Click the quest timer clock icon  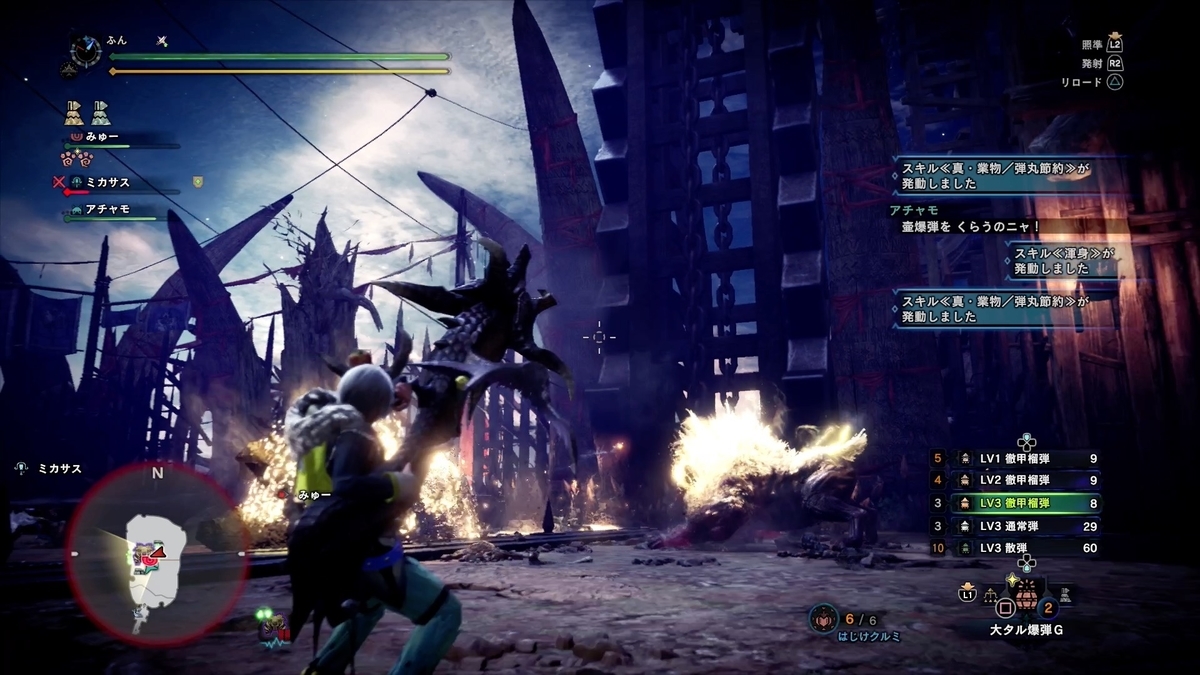(x=85, y=52)
